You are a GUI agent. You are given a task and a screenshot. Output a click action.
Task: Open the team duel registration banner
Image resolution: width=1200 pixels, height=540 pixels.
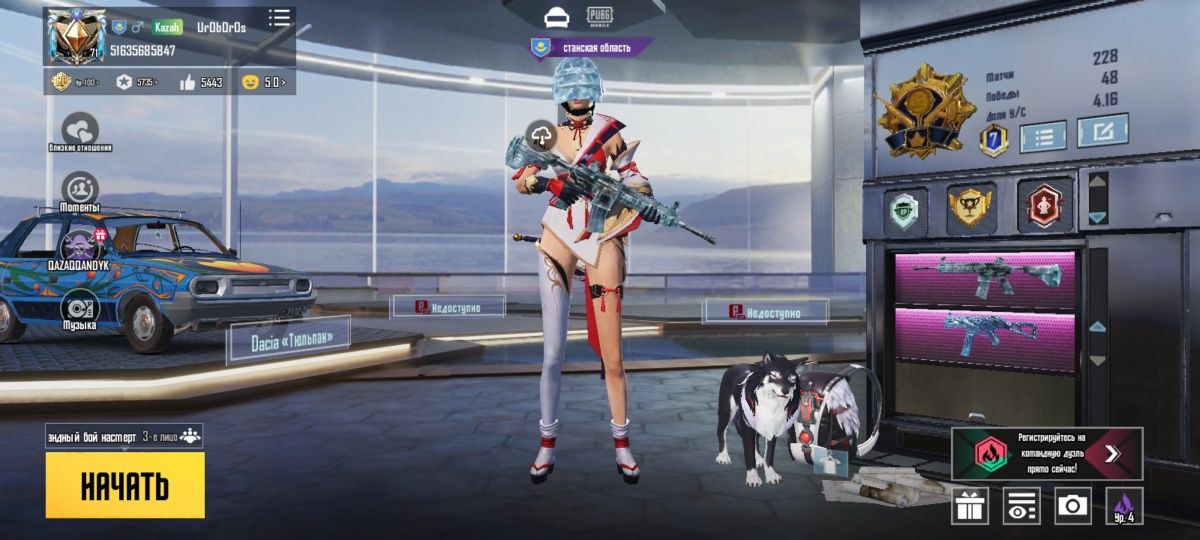1046,454
